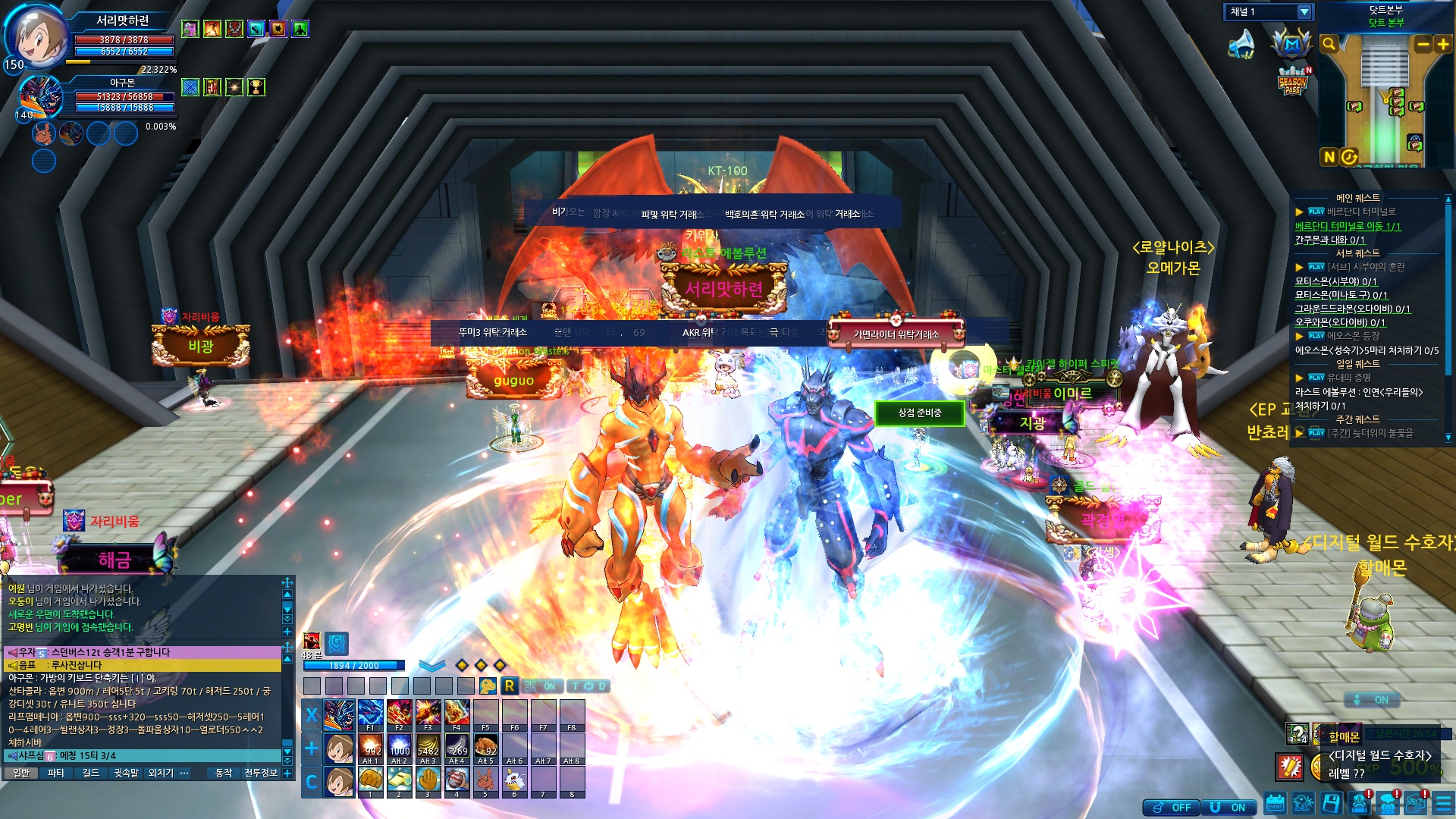The width and height of the screenshot is (1456, 819).
Task: Open the minimap magnifier search button
Action: click(1329, 44)
